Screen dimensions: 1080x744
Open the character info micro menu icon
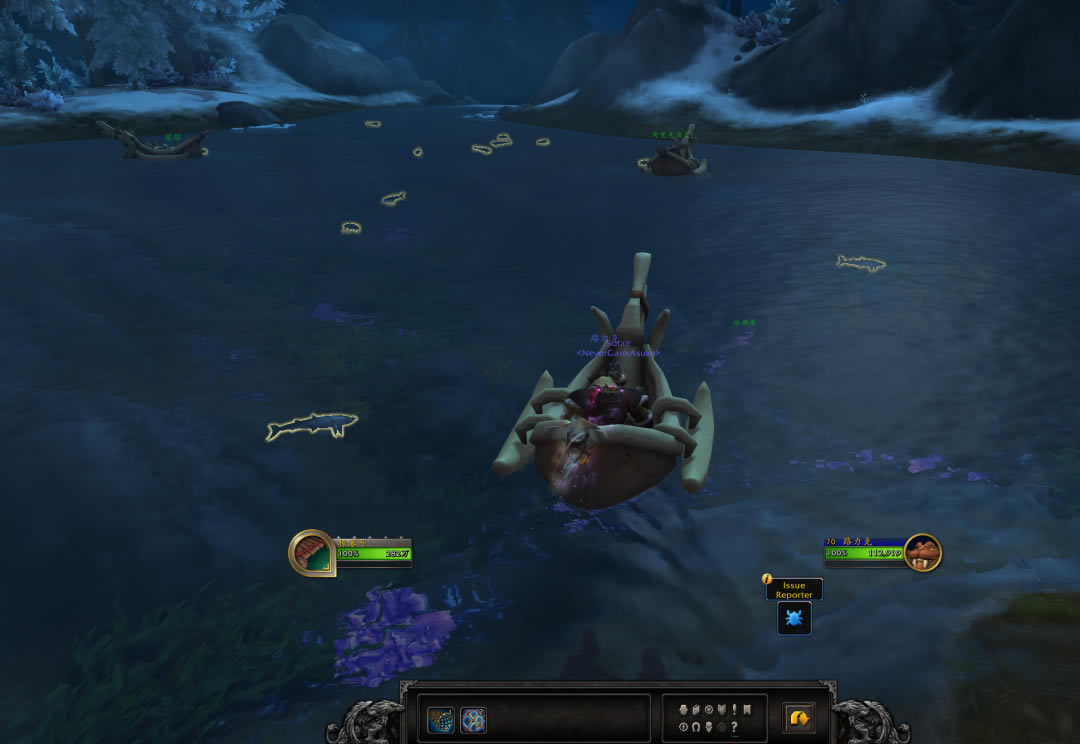[683, 709]
